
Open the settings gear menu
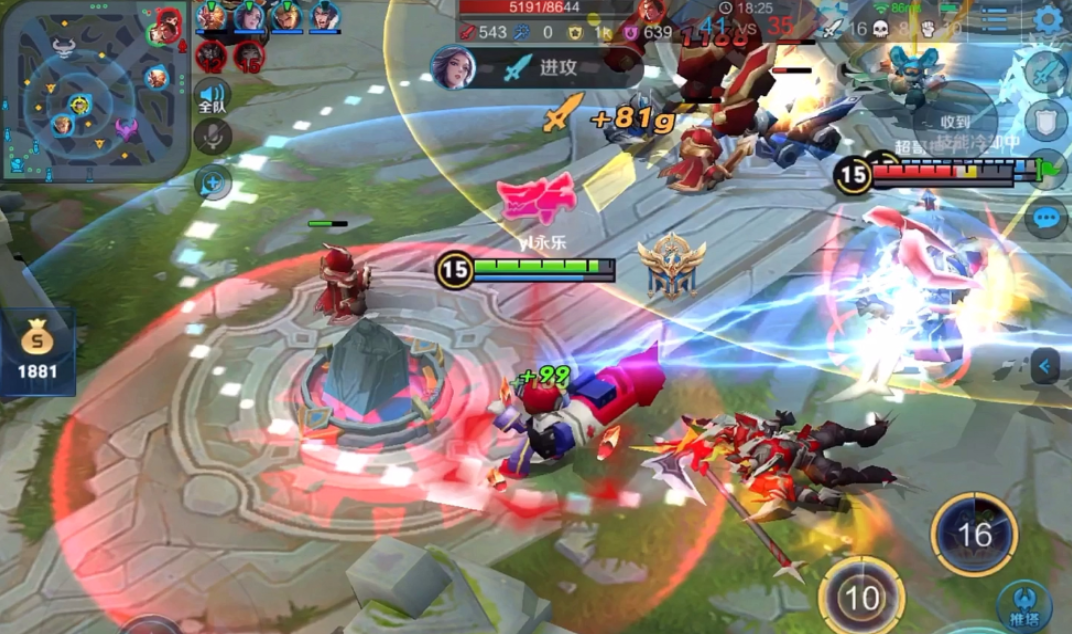pyautogui.click(x=1048, y=19)
